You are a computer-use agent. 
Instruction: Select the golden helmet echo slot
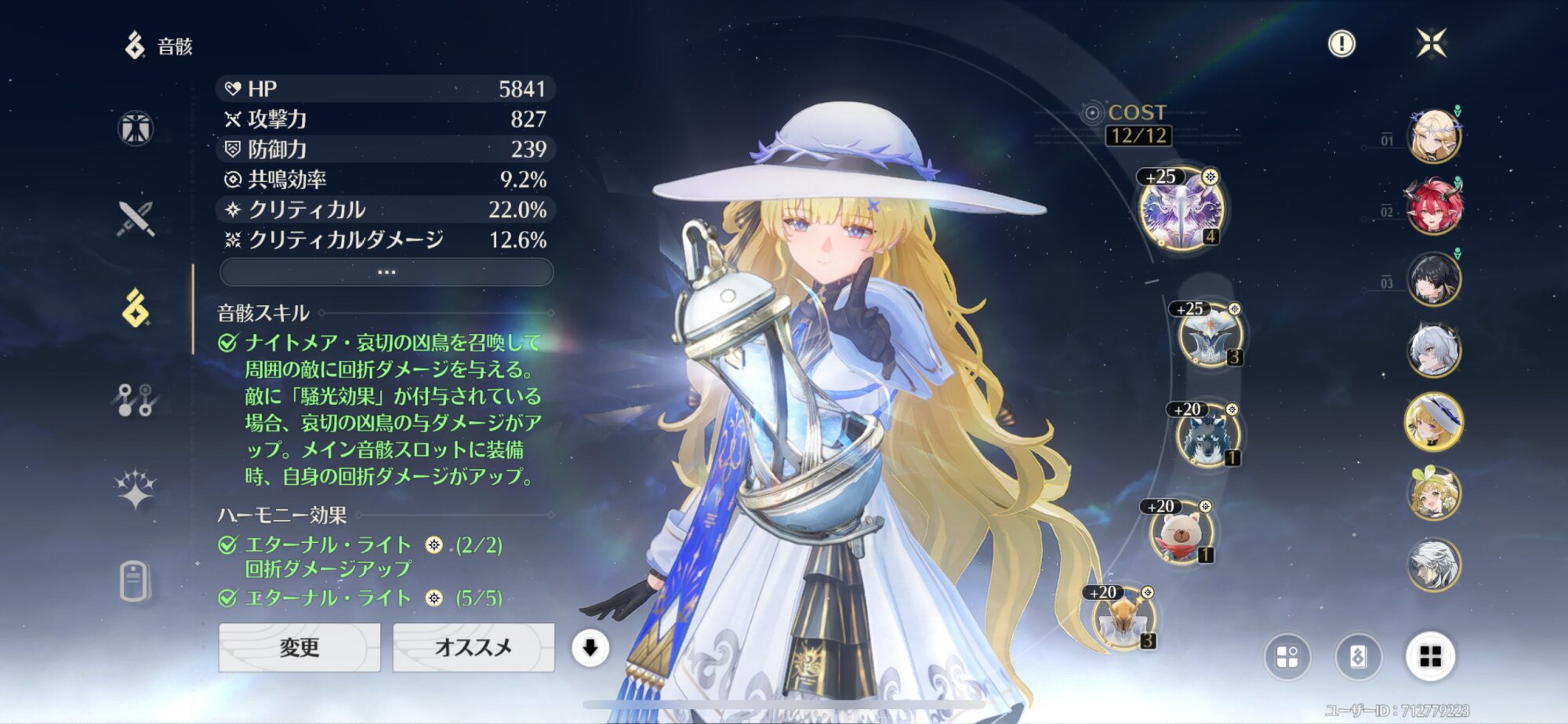pyautogui.click(x=1123, y=620)
